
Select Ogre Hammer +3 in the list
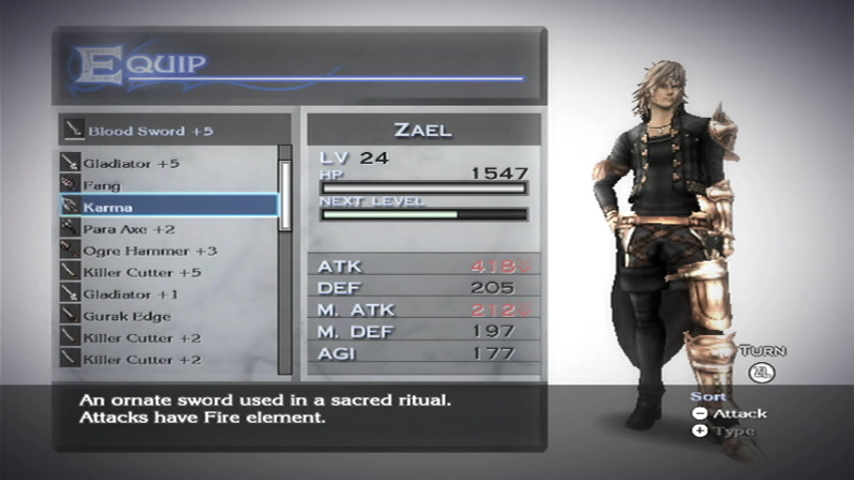point(149,251)
